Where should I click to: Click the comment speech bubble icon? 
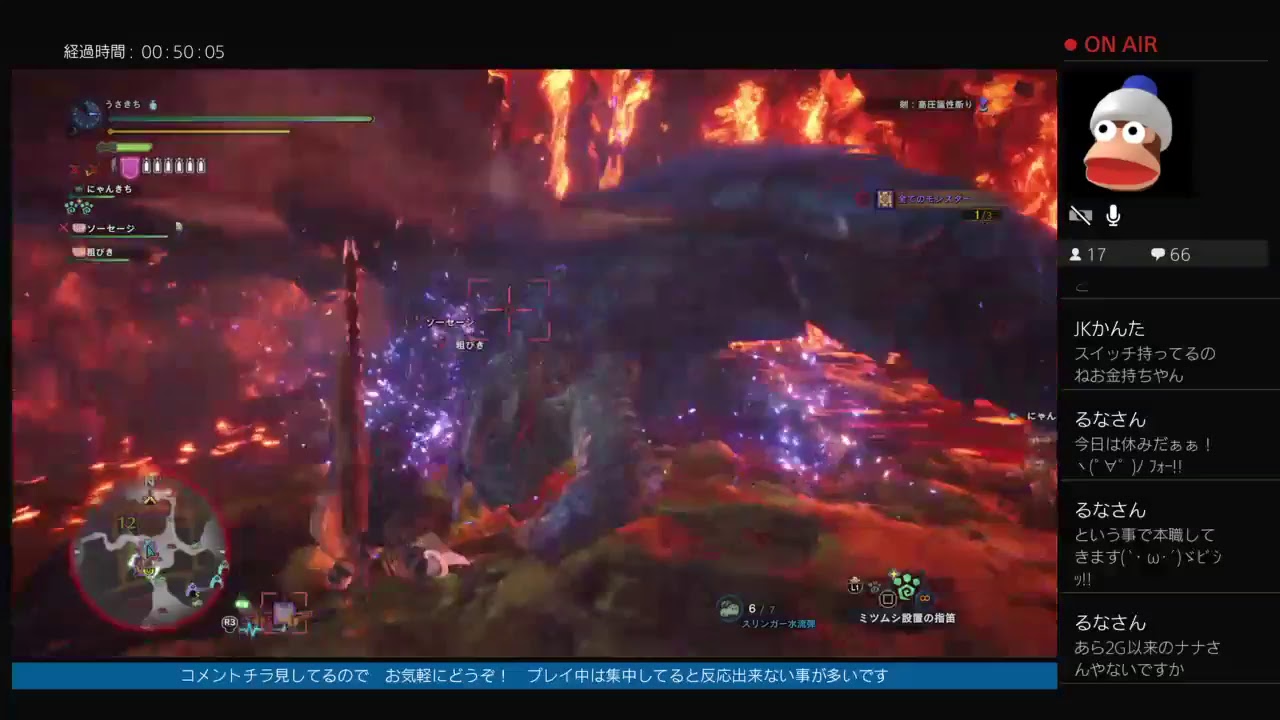tap(1157, 255)
